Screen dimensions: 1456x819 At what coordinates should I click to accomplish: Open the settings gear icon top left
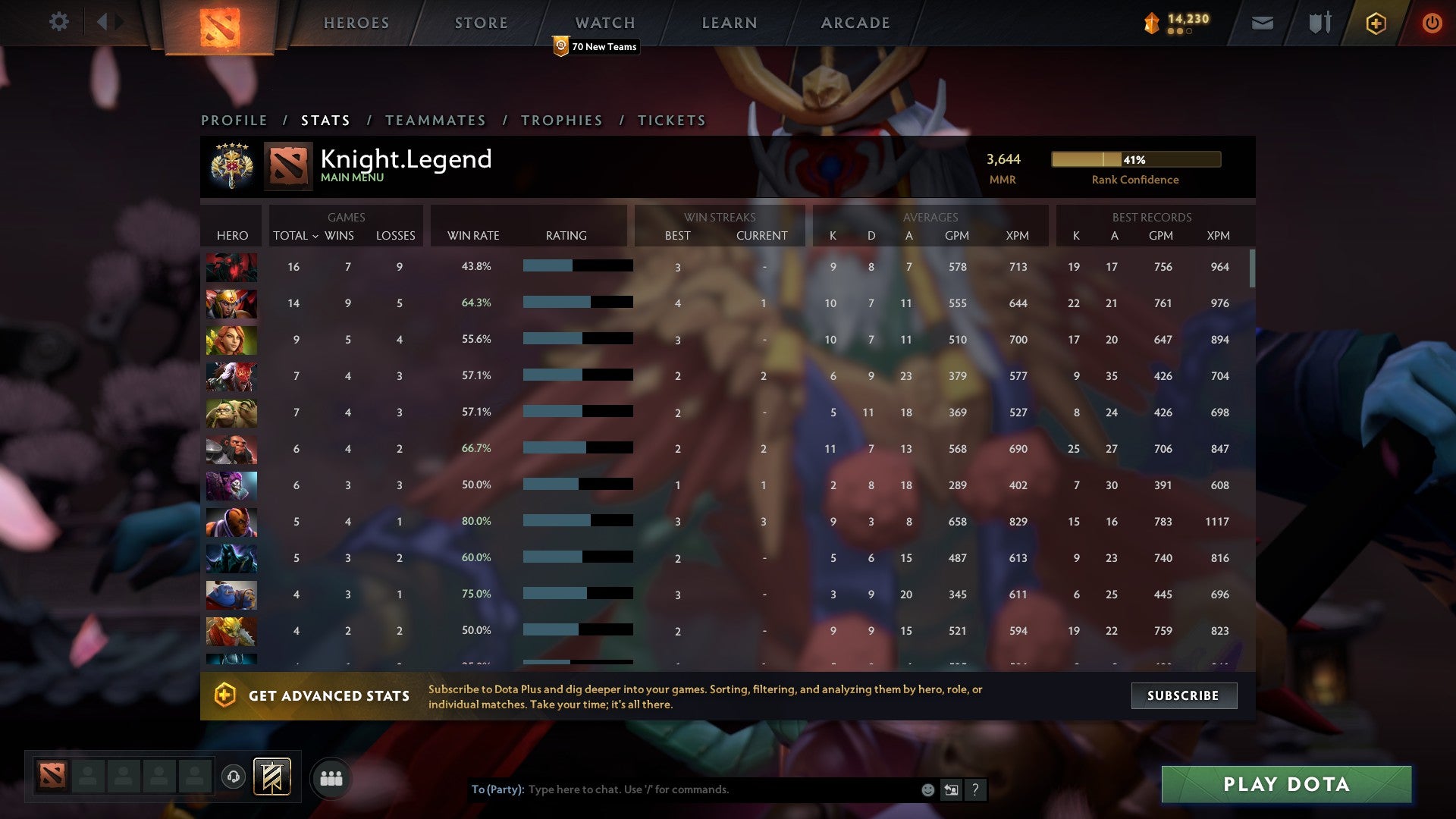(59, 22)
